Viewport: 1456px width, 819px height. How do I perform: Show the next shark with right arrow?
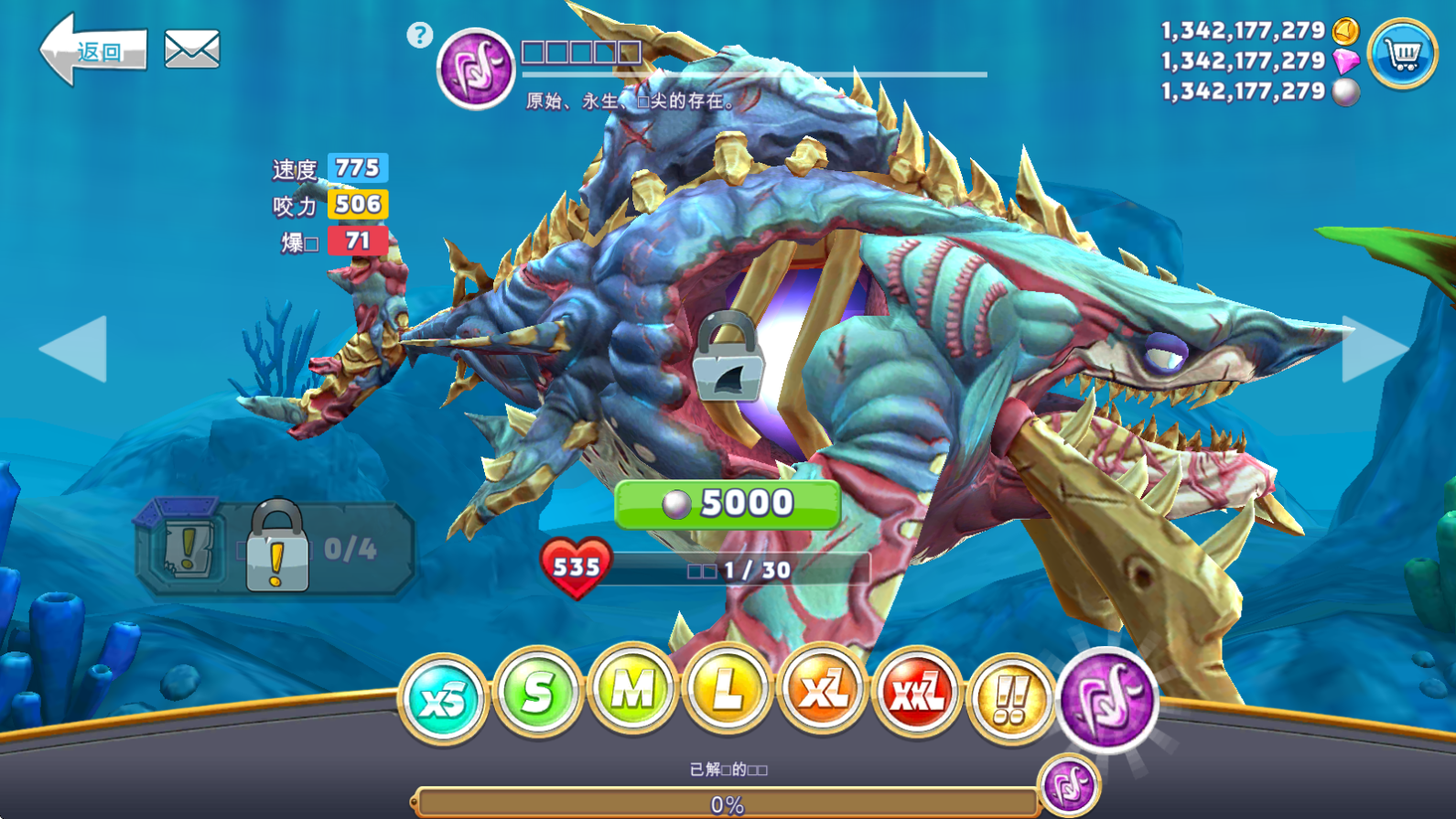point(1373,349)
